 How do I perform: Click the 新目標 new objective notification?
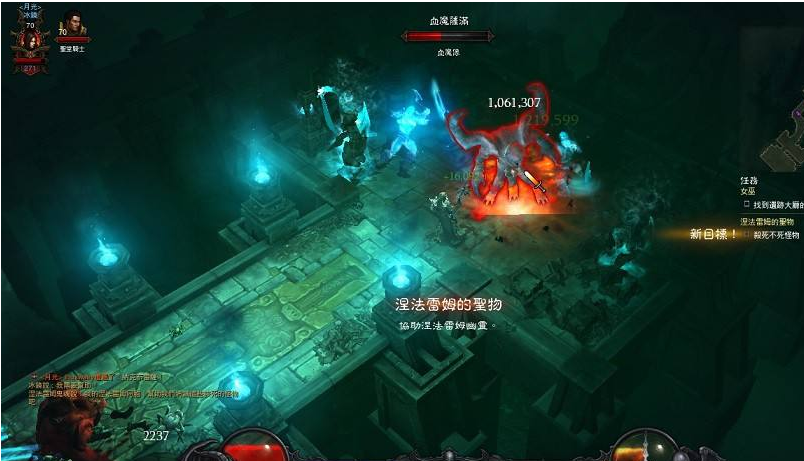(x=713, y=234)
